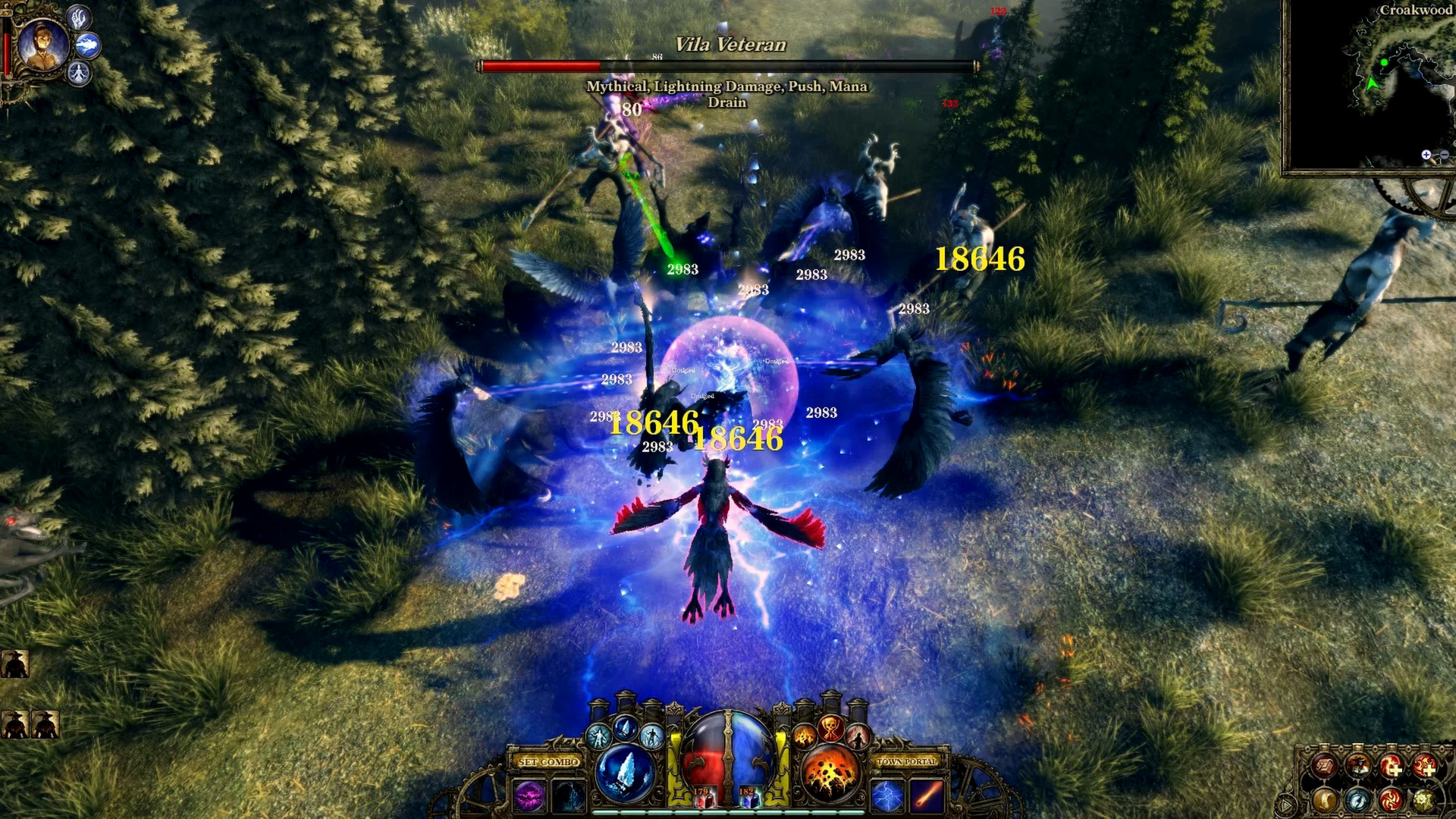1456x819 pixels.
Task: Click the rage refill plus icon
Action: click(x=1425, y=765)
